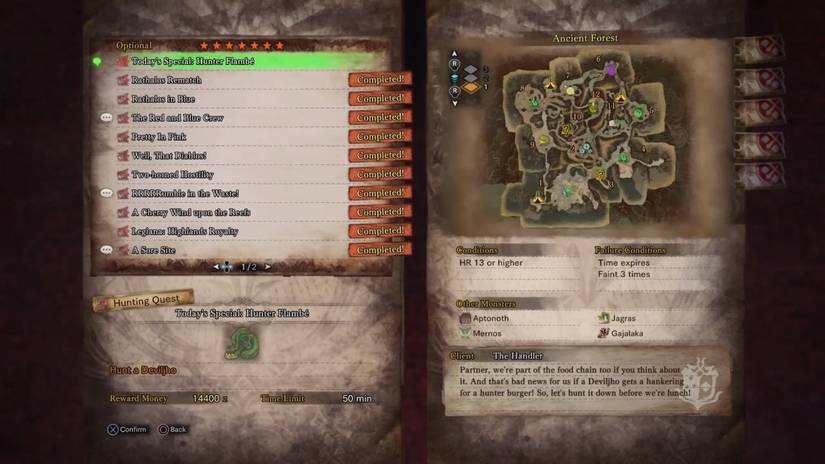Select Rathalos in Blue quest
The image size is (825, 464).
point(240,99)
